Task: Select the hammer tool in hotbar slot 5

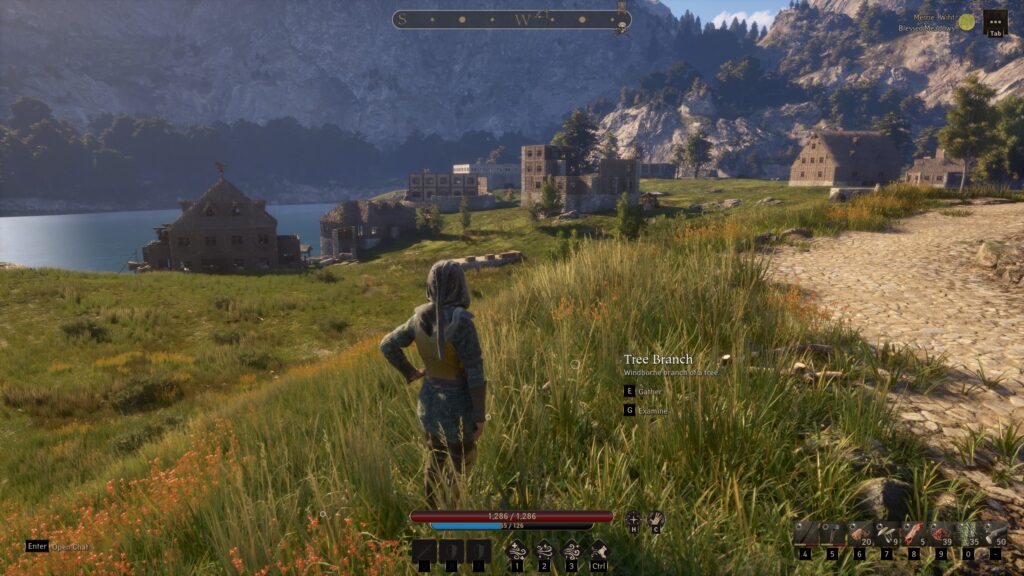Action: (x=831, y=534)
